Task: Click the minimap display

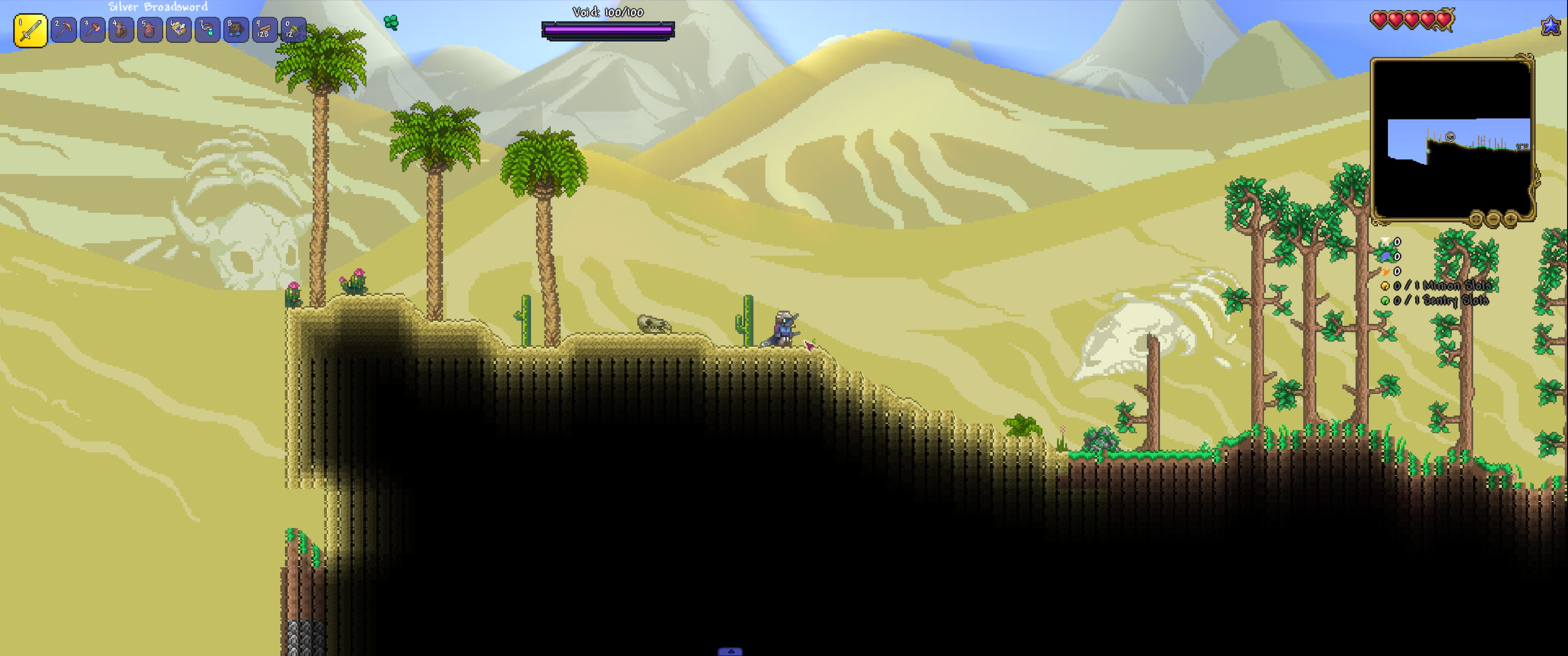Action: pyautogui.click(x=1452, y=139)
